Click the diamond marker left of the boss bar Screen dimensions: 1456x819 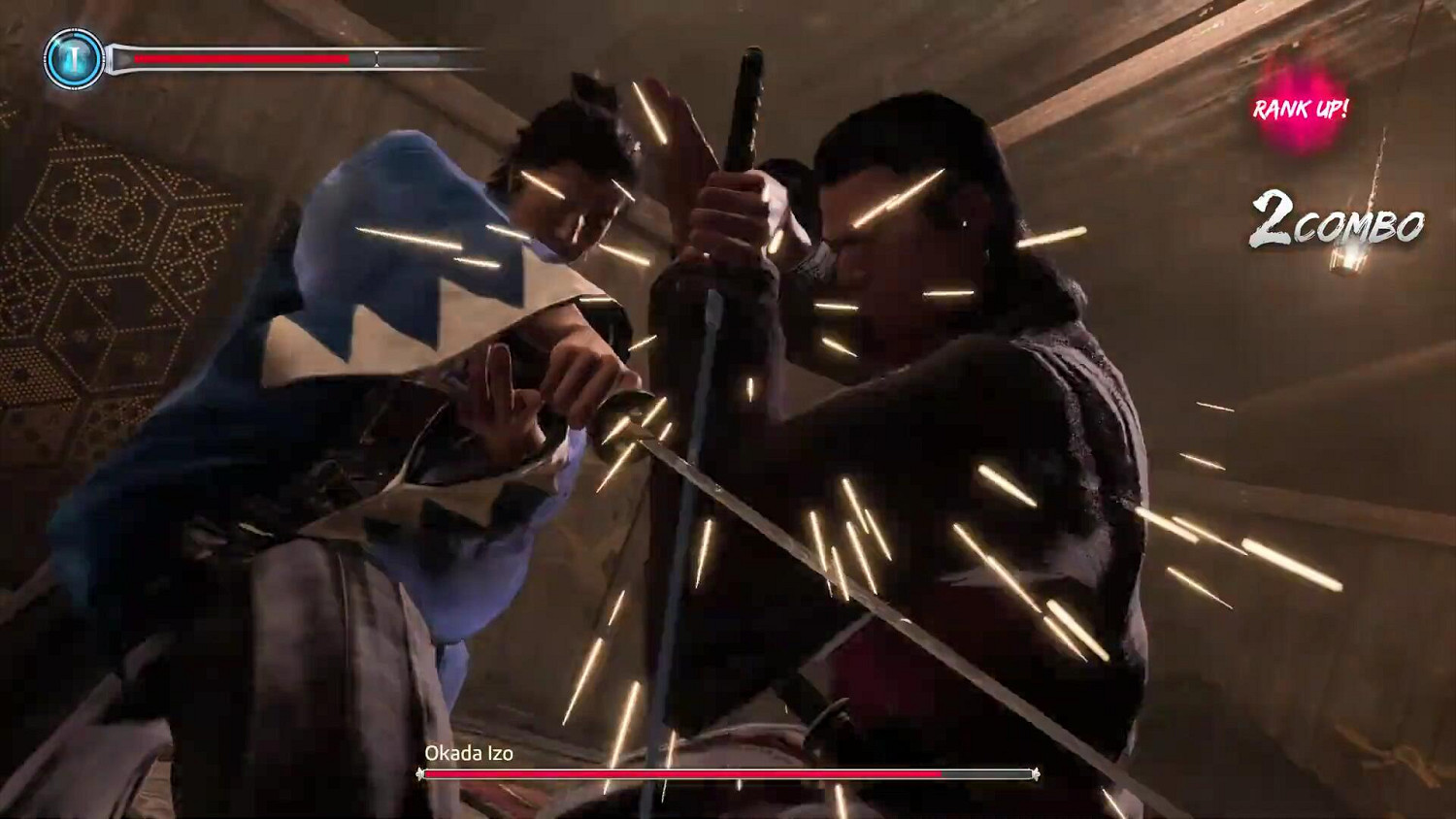(x=418, y=774)
